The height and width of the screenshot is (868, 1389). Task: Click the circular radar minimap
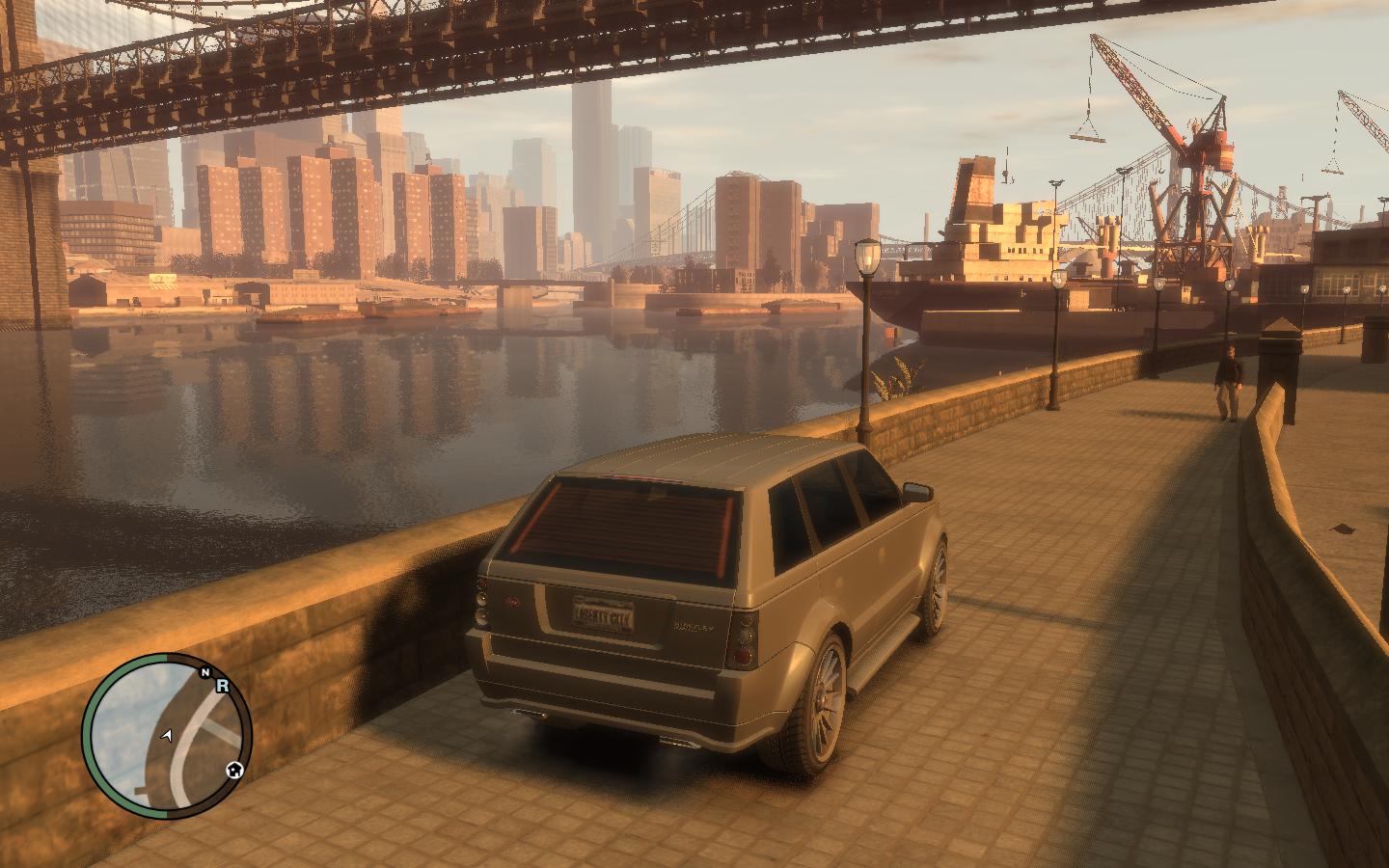[166, 738]
